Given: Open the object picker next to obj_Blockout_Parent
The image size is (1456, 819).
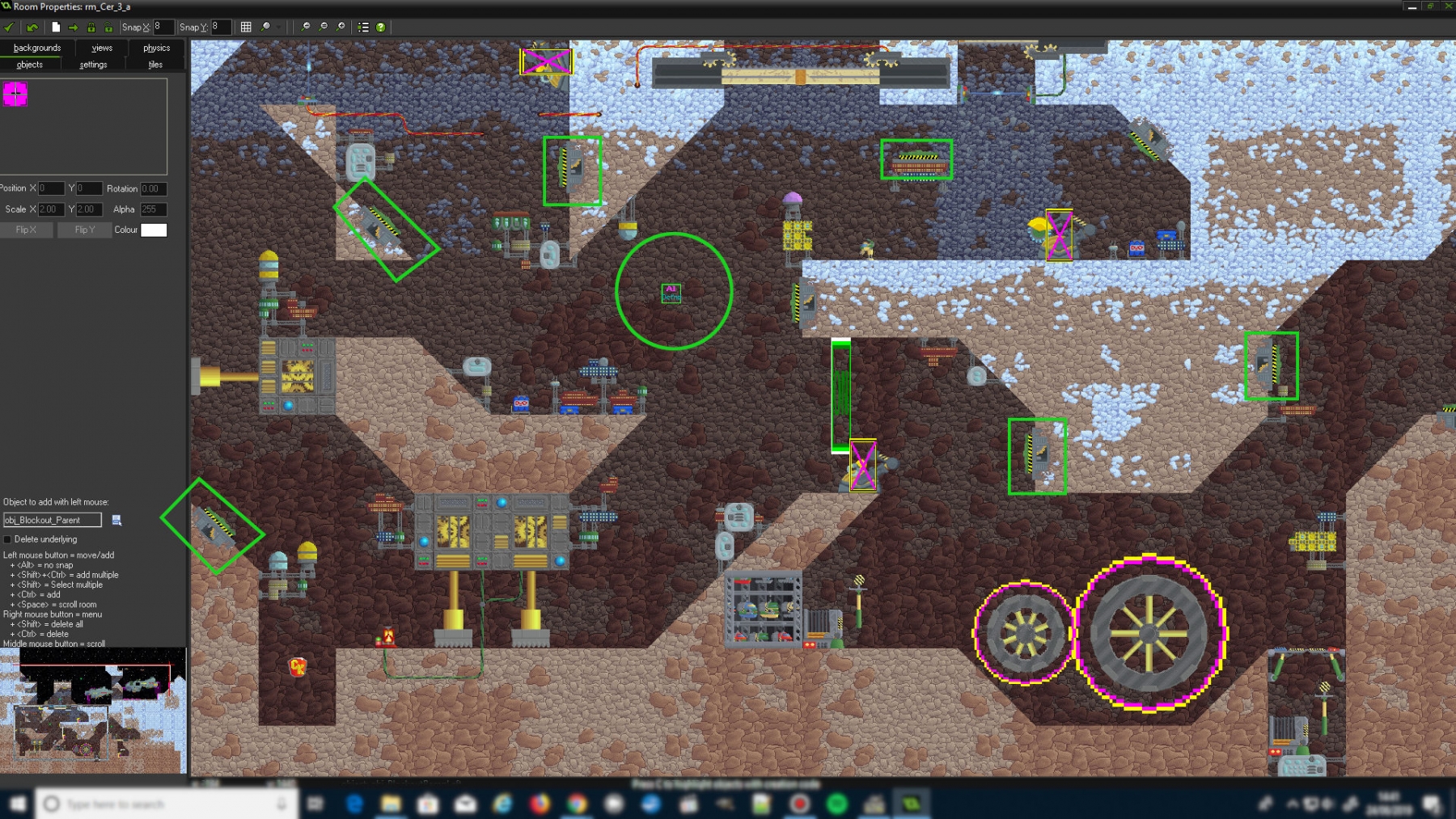Looking at the screenshot, I should [x=116, y=520].
